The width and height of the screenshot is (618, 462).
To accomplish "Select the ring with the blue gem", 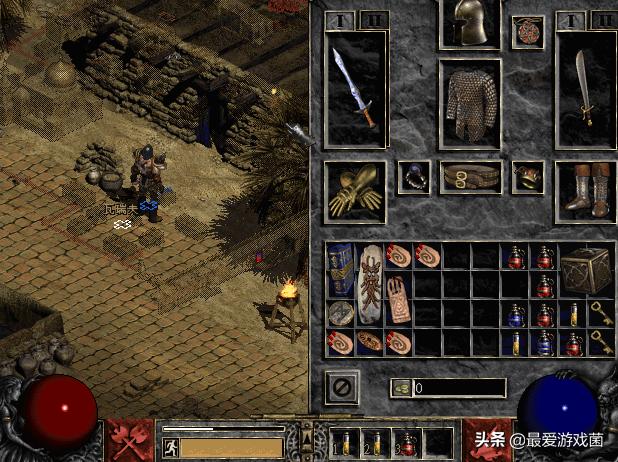I will [413, 177].
